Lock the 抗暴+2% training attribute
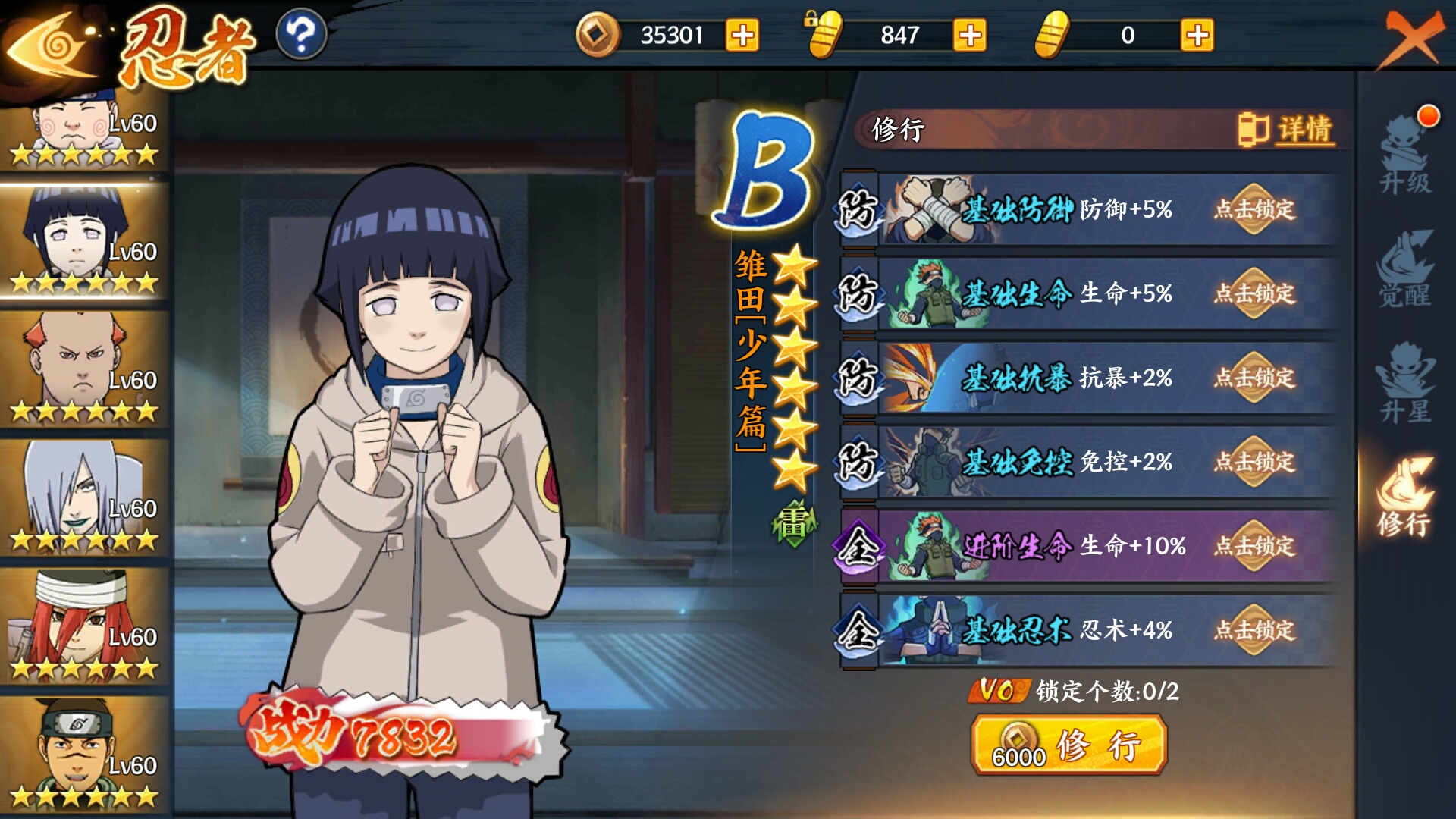The width and height of the screenshot is (1456, 819). (1254, 378)
